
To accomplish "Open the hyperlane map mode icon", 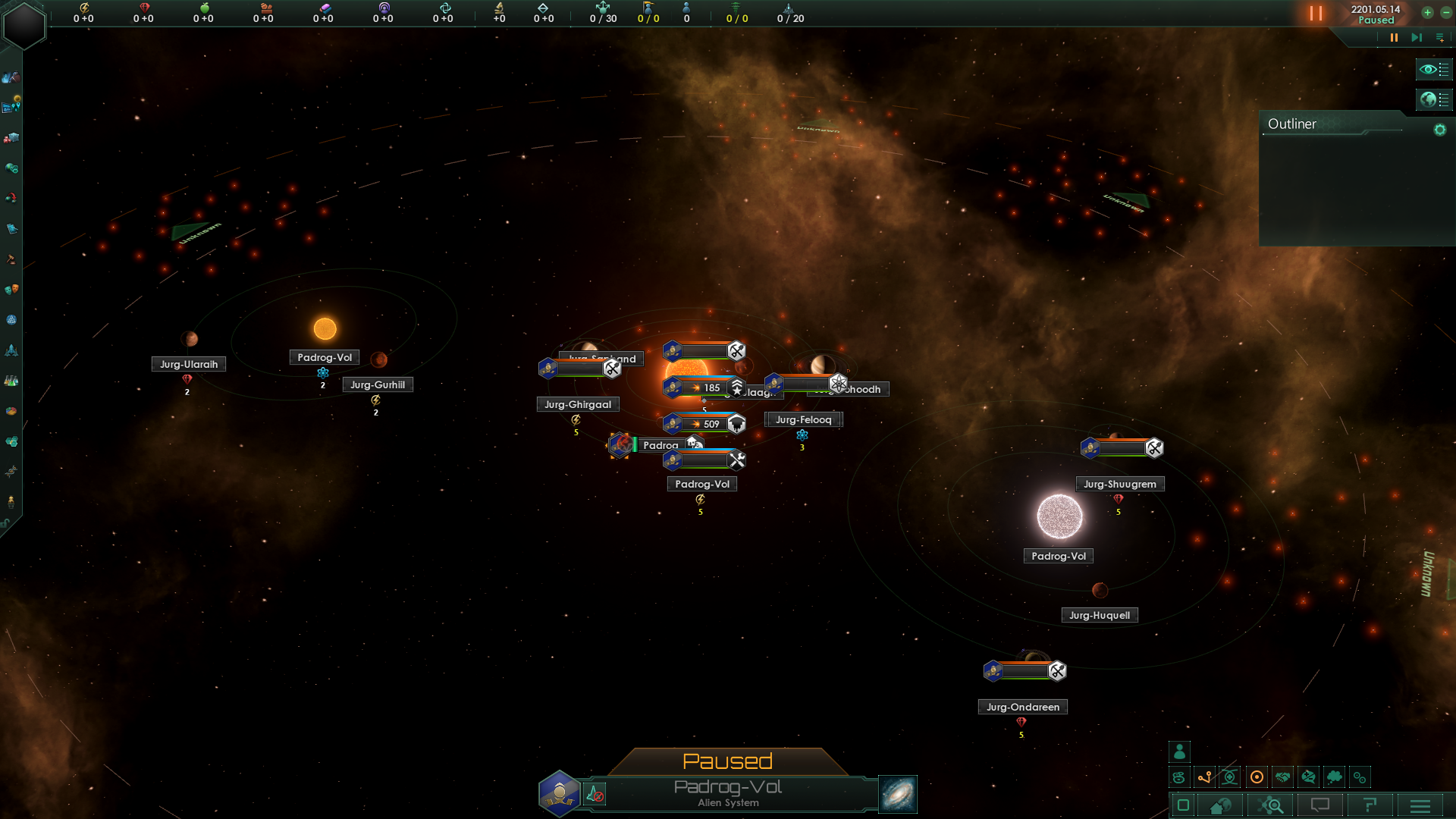I will (x=1203, y=777).
